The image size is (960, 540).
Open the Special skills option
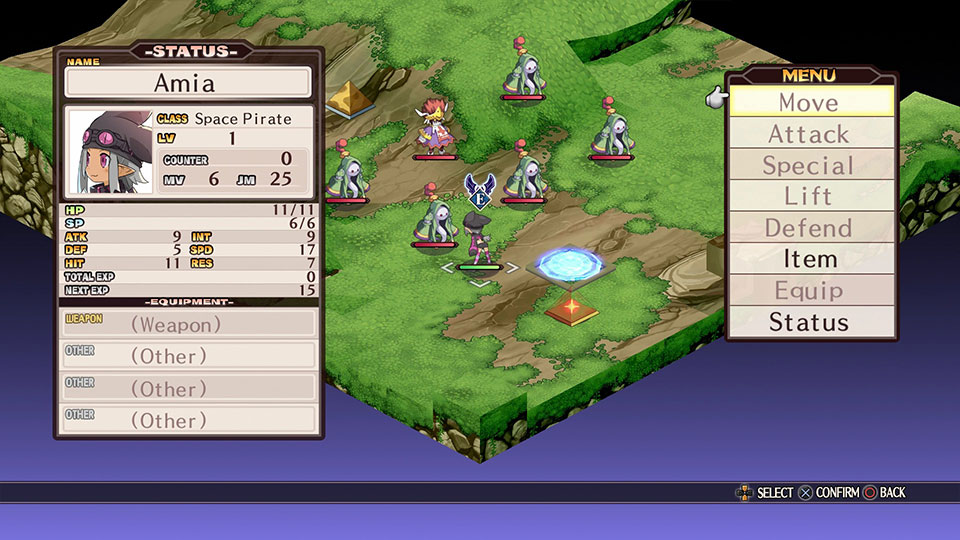pyautogui.click(x=810, y=166)
